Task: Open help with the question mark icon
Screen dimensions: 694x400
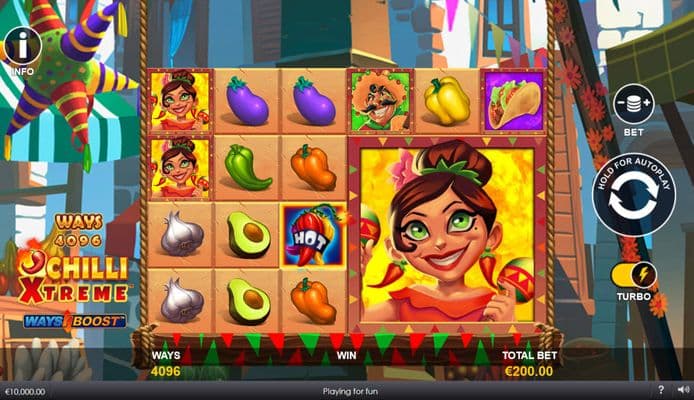Action: [x=661, y=389]
